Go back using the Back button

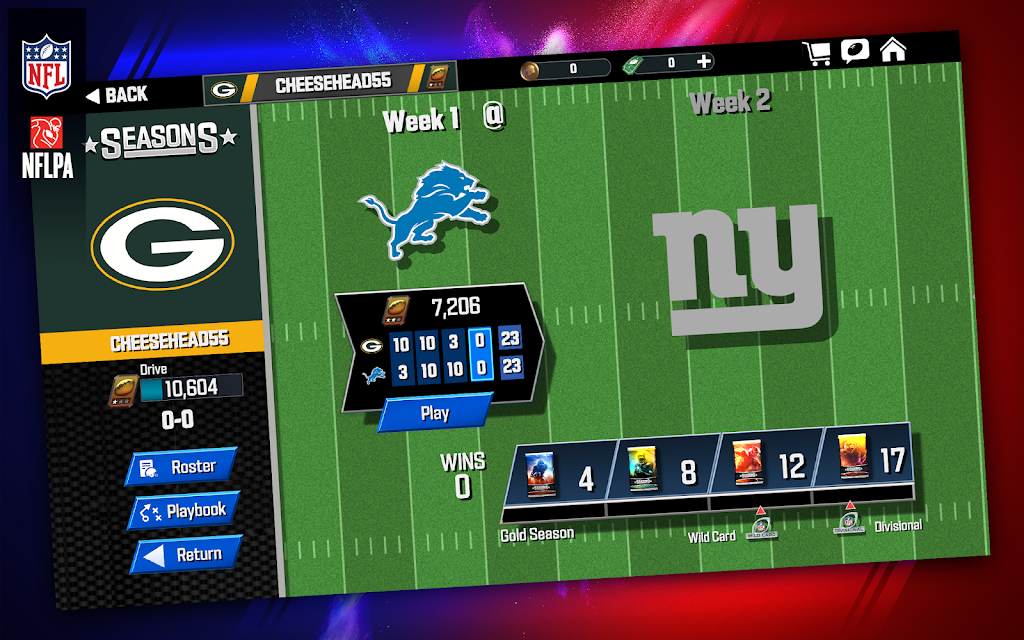coord(117,95)
